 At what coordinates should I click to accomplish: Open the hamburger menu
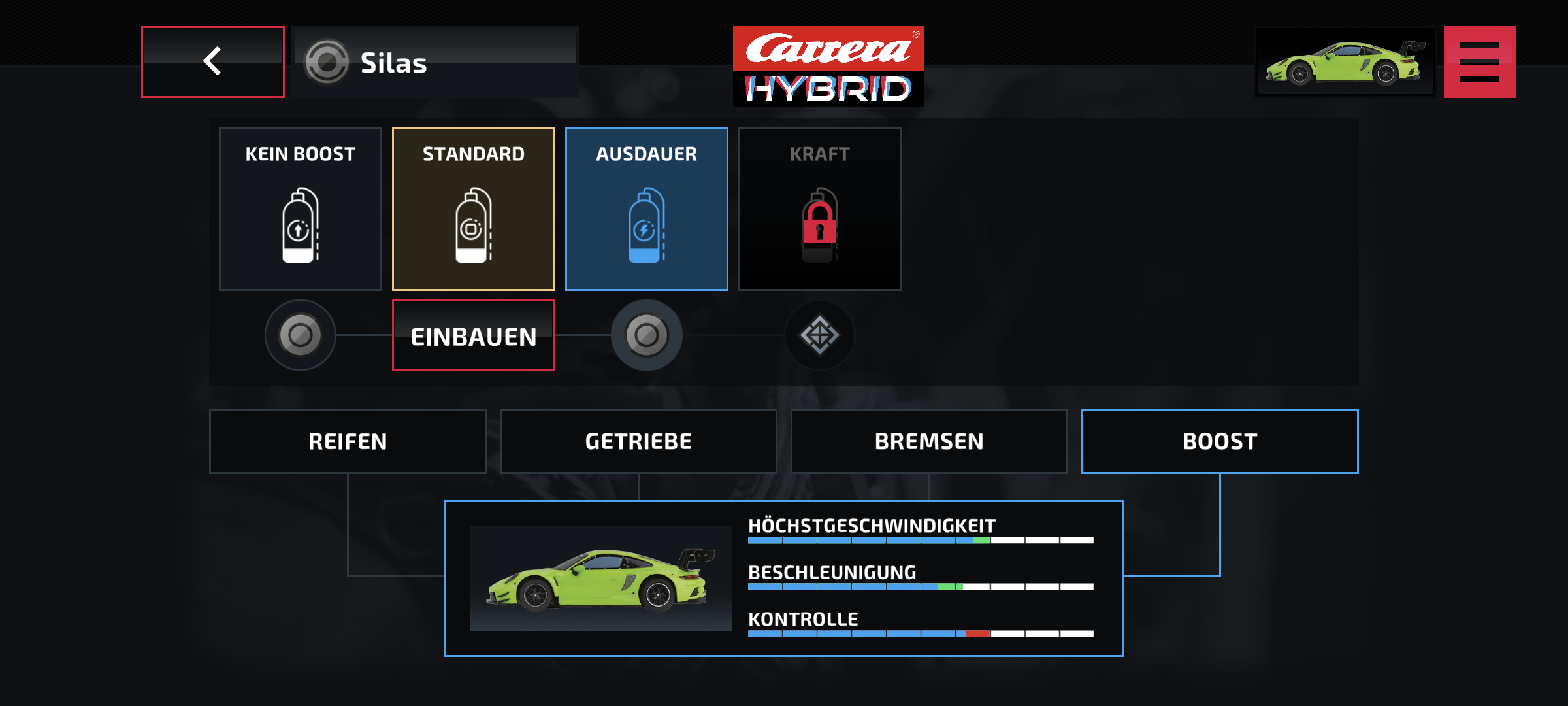1479,62
